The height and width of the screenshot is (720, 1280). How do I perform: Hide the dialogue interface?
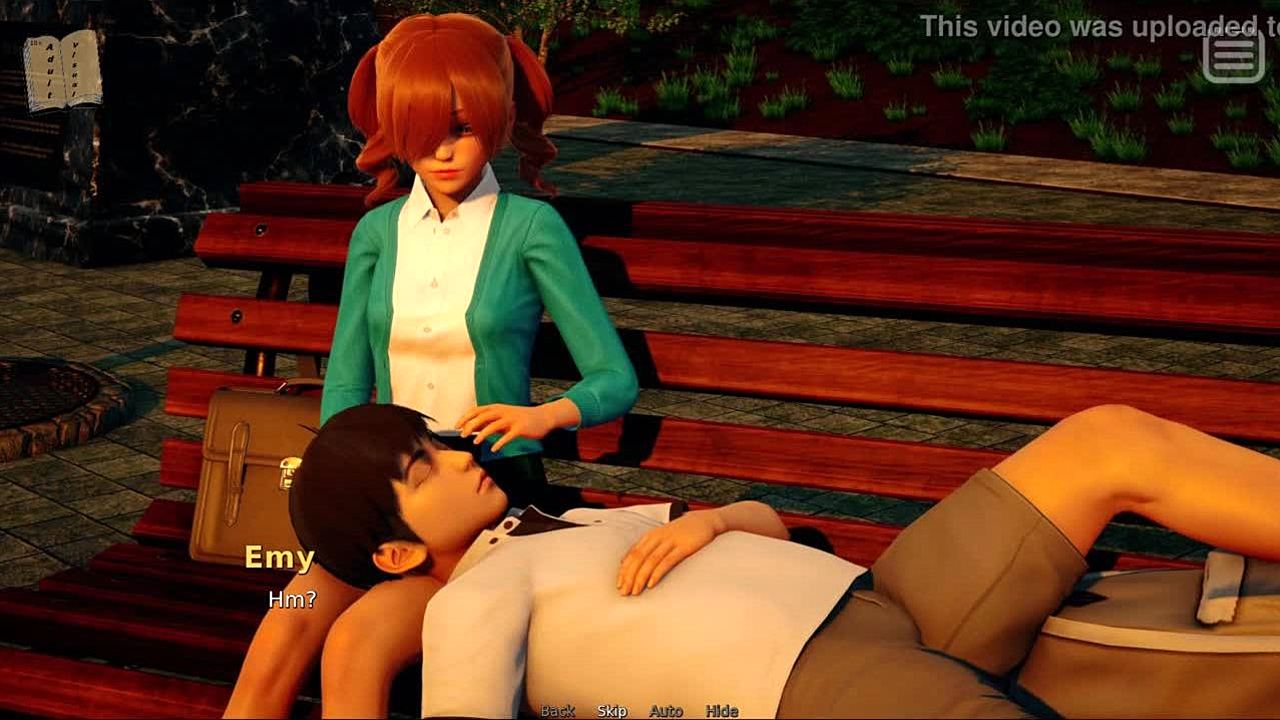(722, 711)
